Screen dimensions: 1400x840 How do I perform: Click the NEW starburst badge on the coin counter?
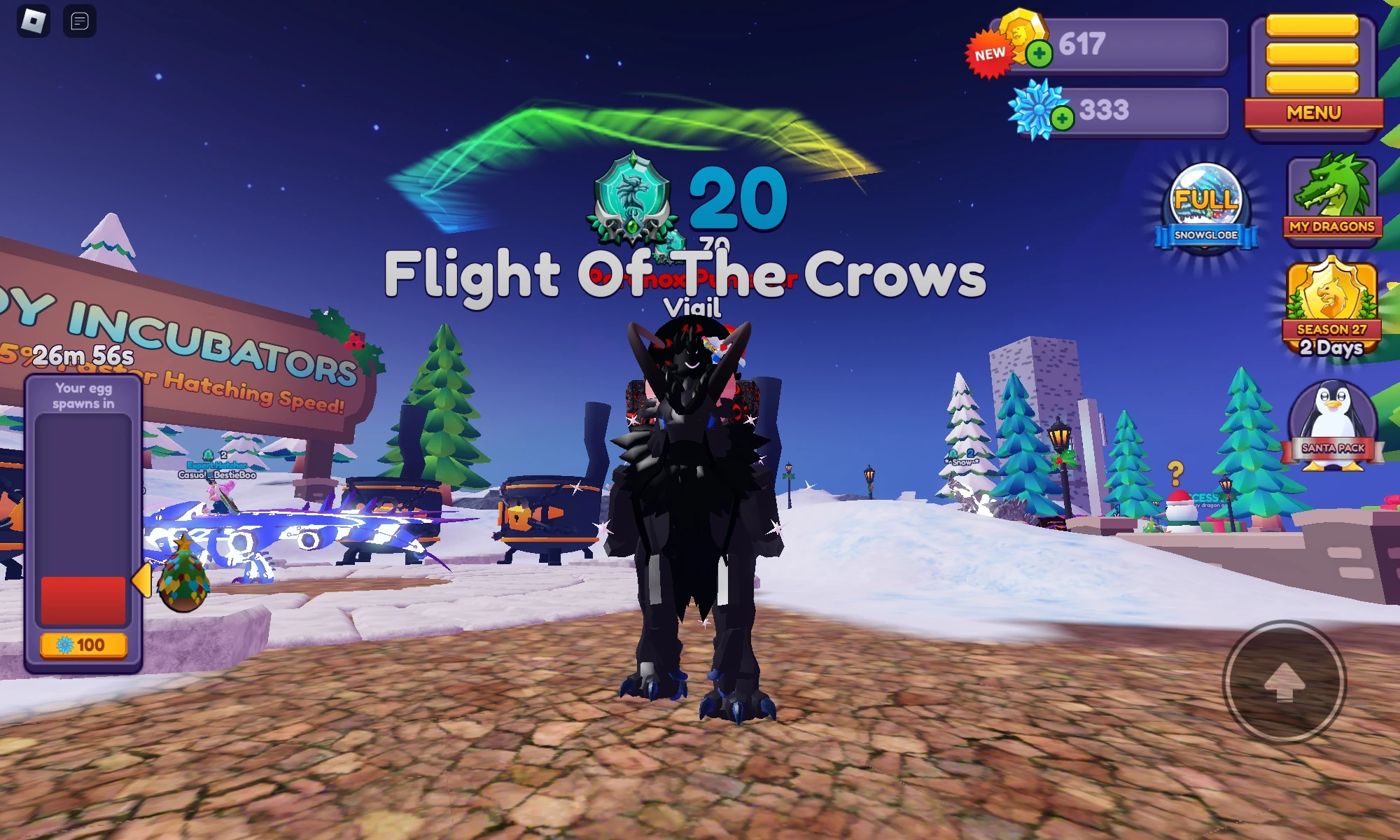(x=989, y=55)
